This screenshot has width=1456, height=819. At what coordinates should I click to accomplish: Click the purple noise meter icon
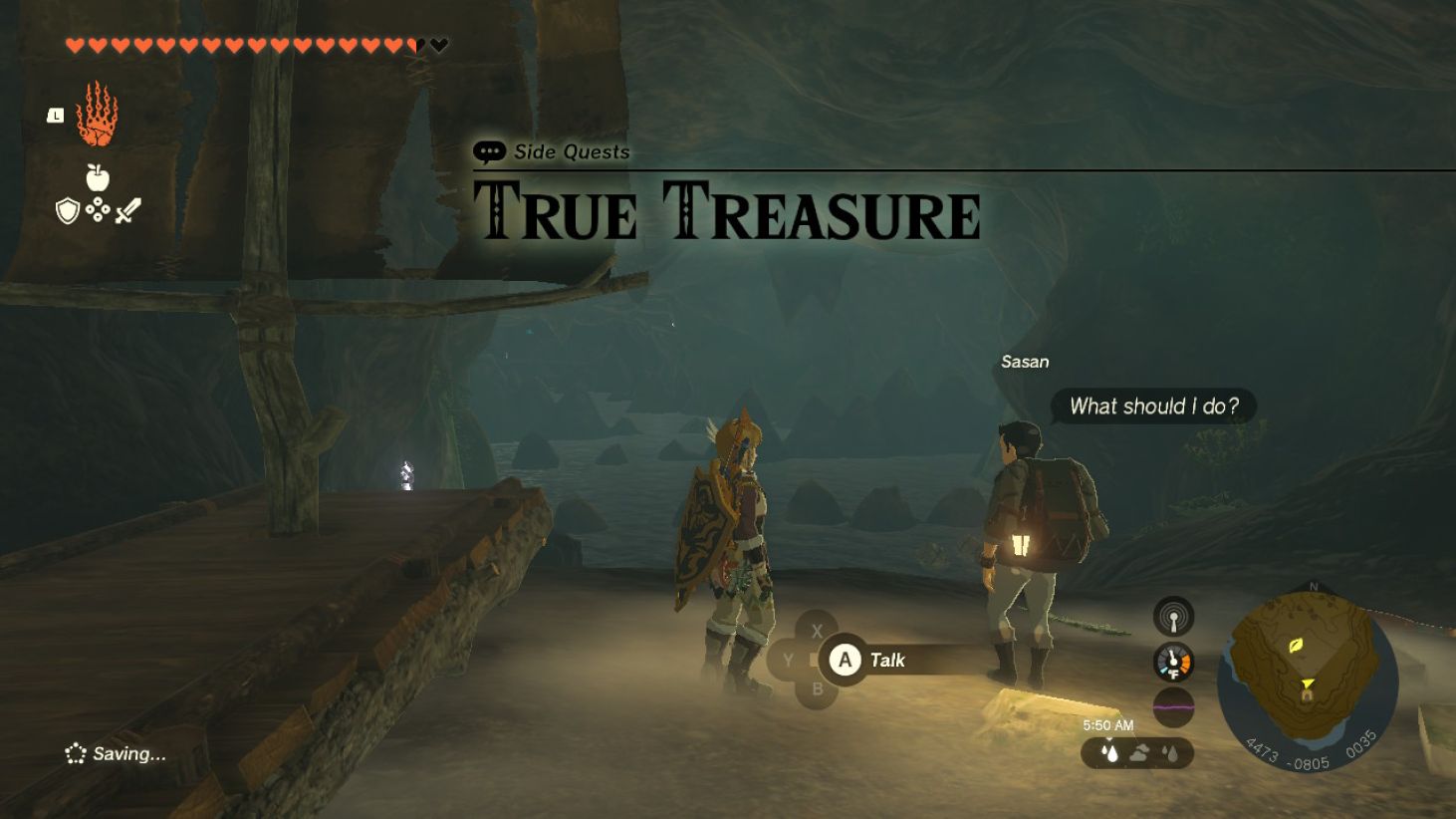pos(1173,706)
